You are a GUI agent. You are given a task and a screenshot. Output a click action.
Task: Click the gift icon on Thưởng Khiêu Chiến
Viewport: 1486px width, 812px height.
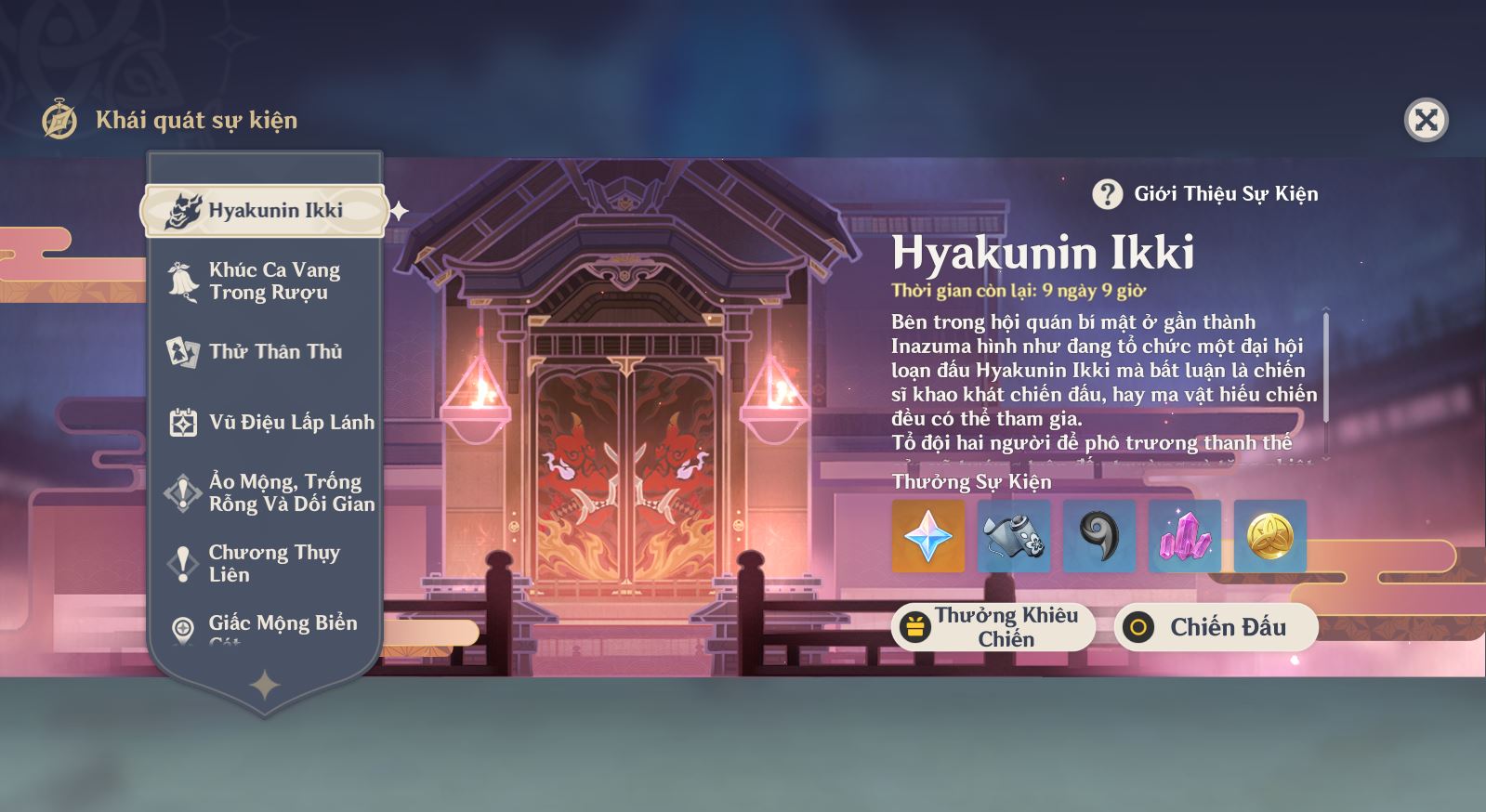pyautogui.click(x=916, y=626)
